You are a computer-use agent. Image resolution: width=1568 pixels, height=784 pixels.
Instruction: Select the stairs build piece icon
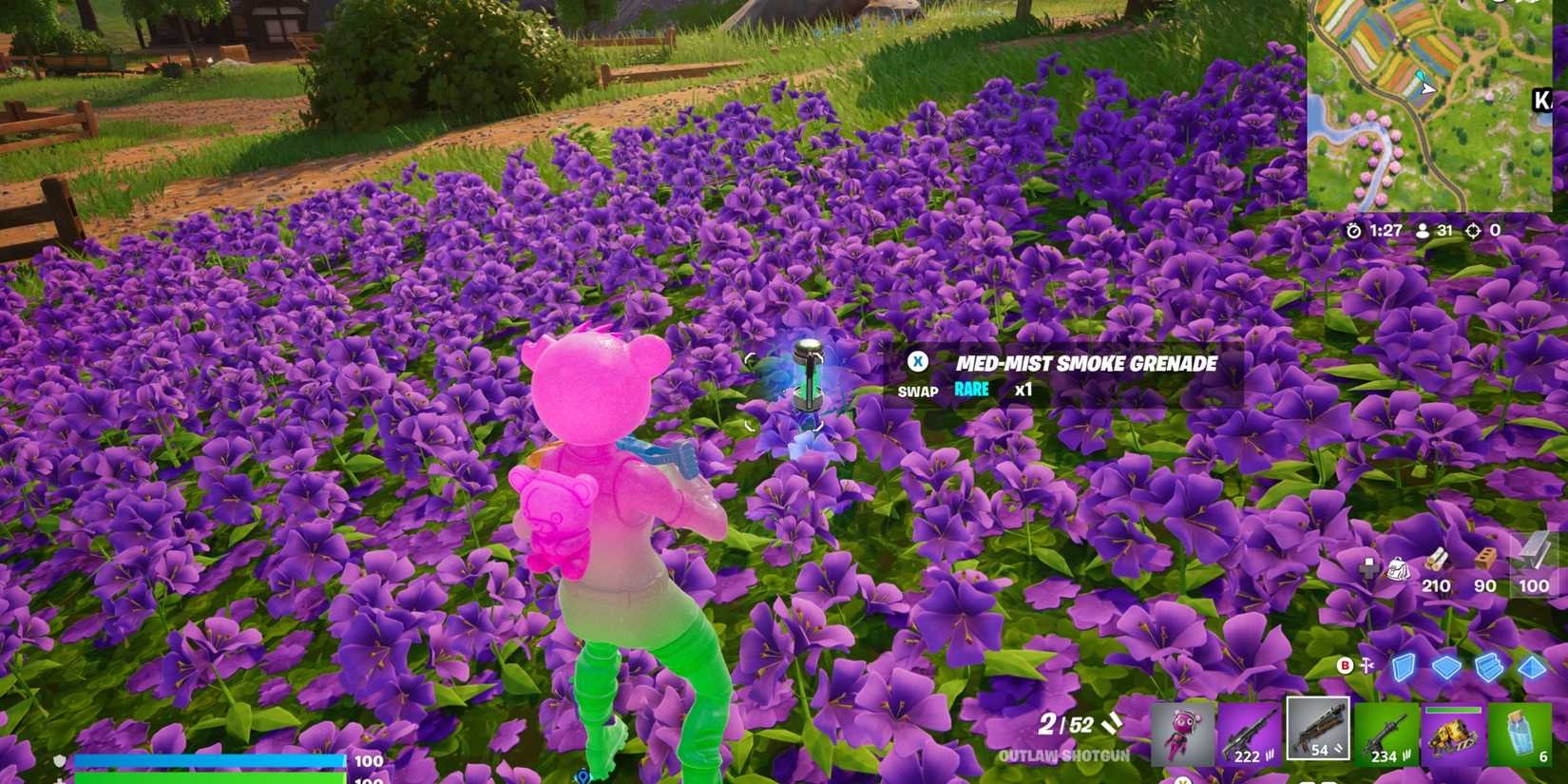tap(1488, 666)
